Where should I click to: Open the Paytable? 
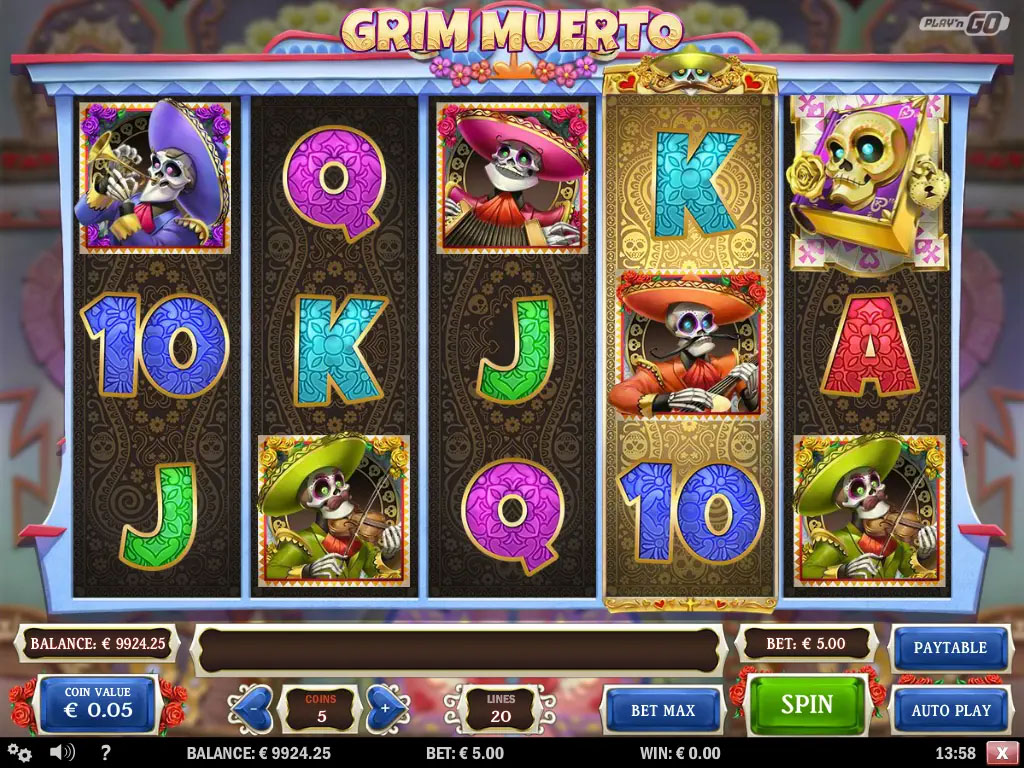949,647
